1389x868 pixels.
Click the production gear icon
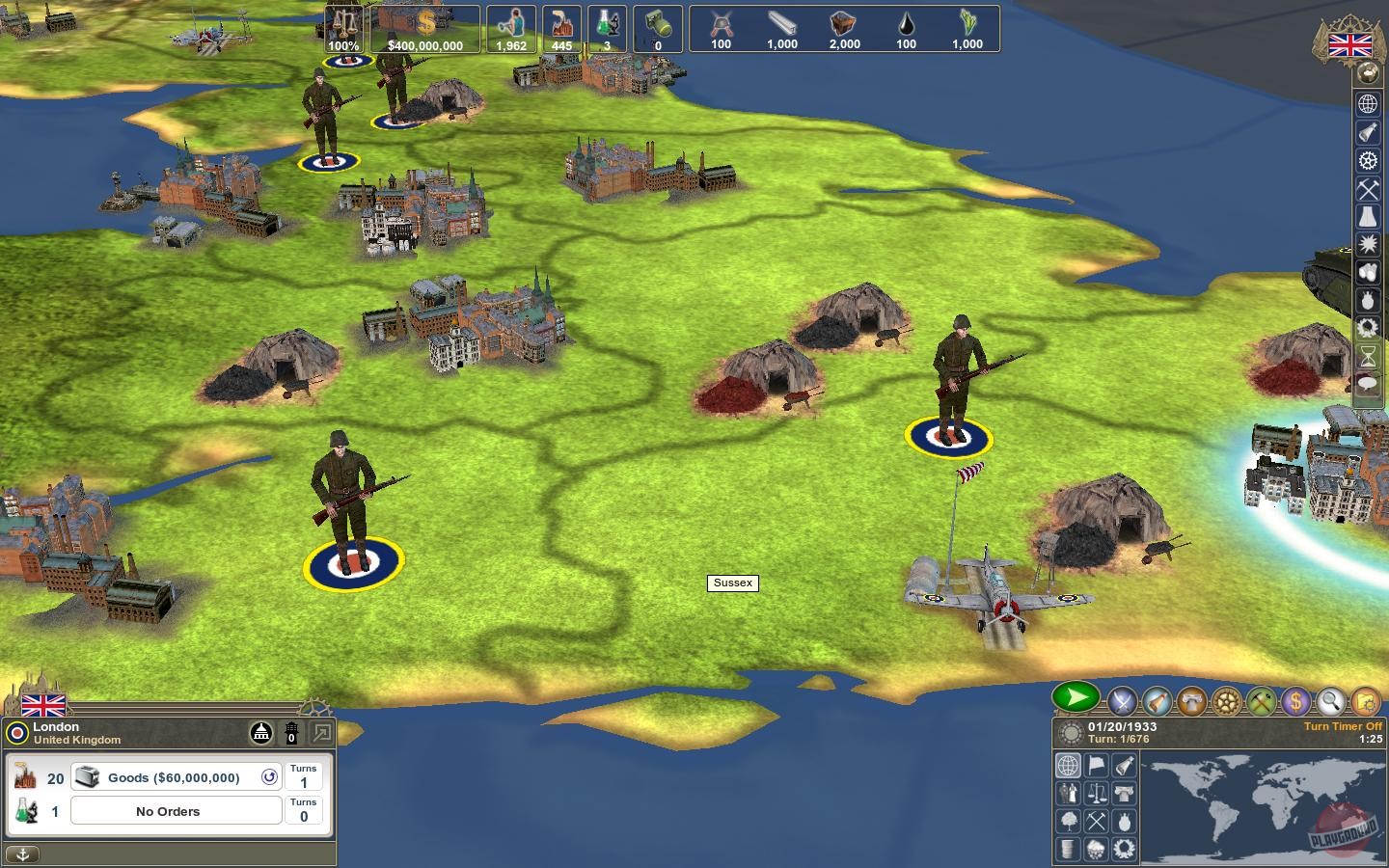1227,701
